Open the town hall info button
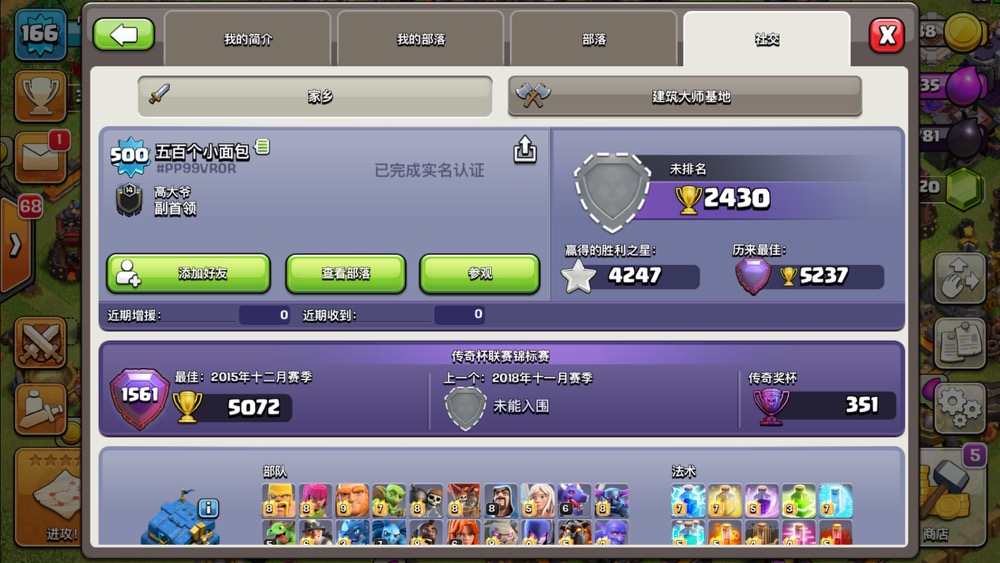 pos(208,508)
